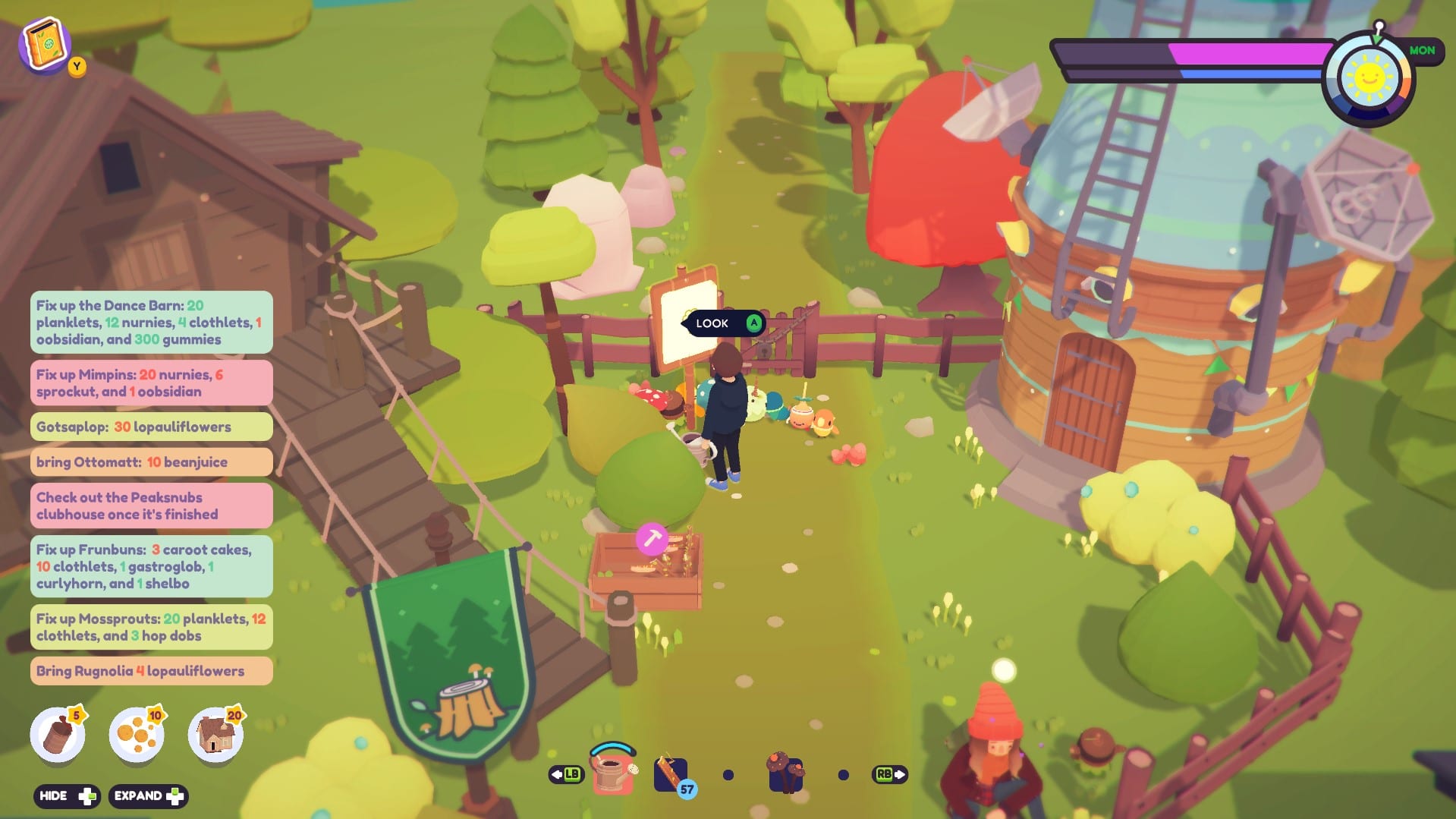
Task: Click the MON day label near the clock
Action: [1422, 50]
